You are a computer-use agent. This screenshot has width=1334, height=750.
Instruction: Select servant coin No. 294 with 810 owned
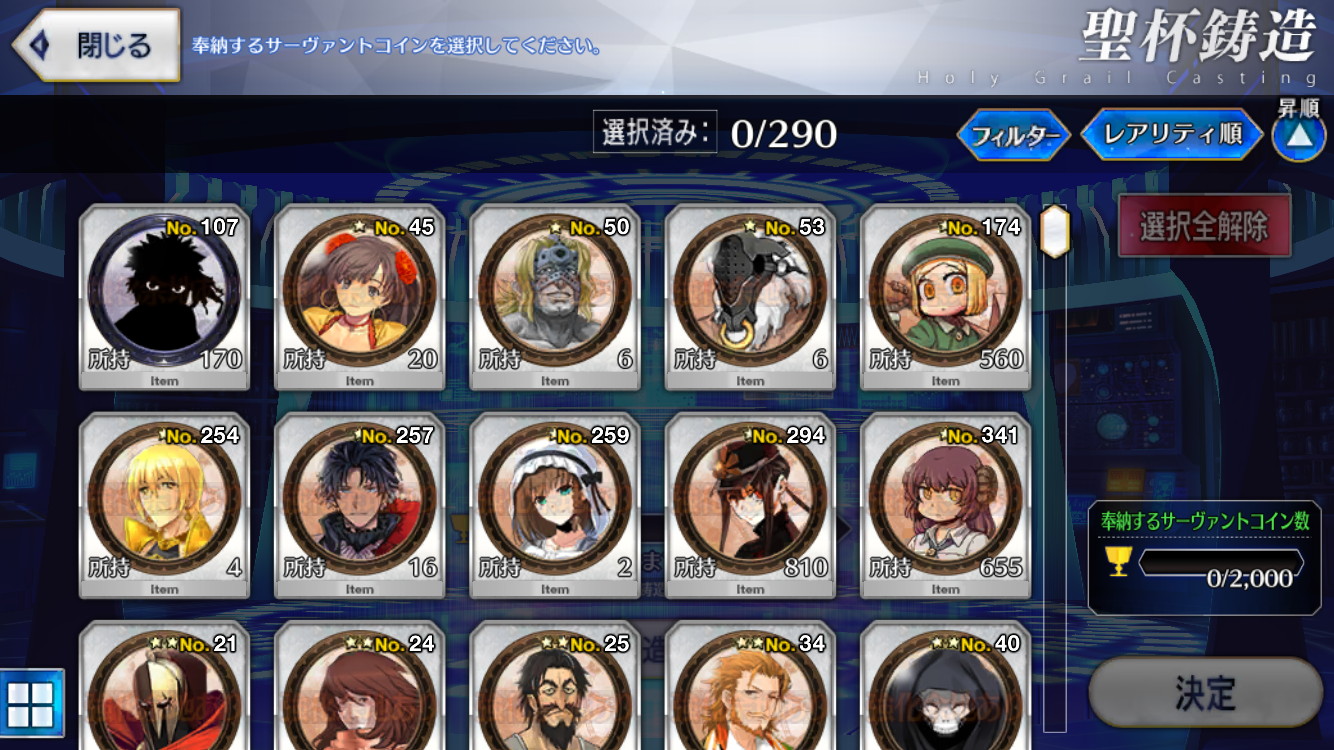pos(750,507)
